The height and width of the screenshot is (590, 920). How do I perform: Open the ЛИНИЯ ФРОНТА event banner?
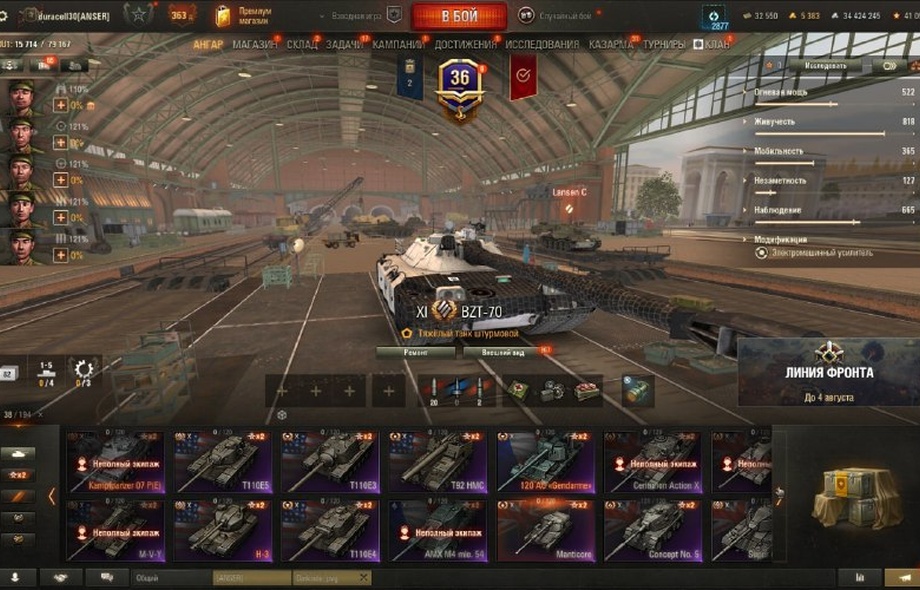coord(828,372)
